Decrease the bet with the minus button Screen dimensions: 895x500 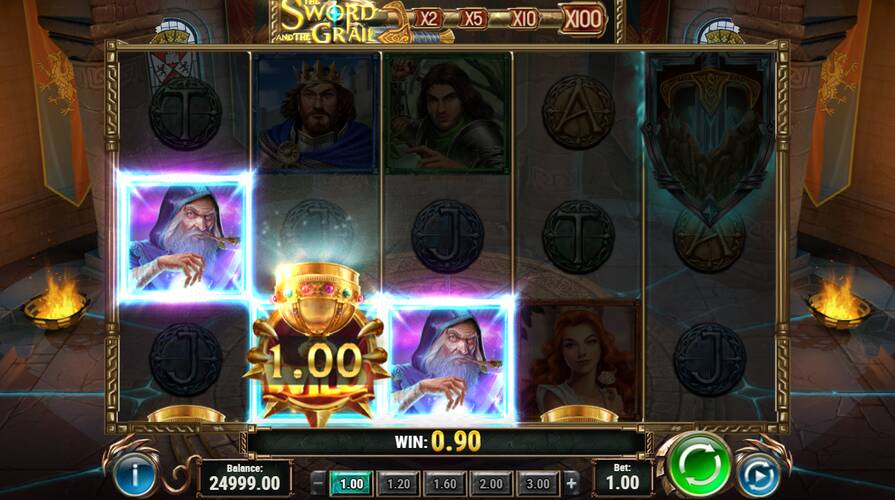(318, 483)
